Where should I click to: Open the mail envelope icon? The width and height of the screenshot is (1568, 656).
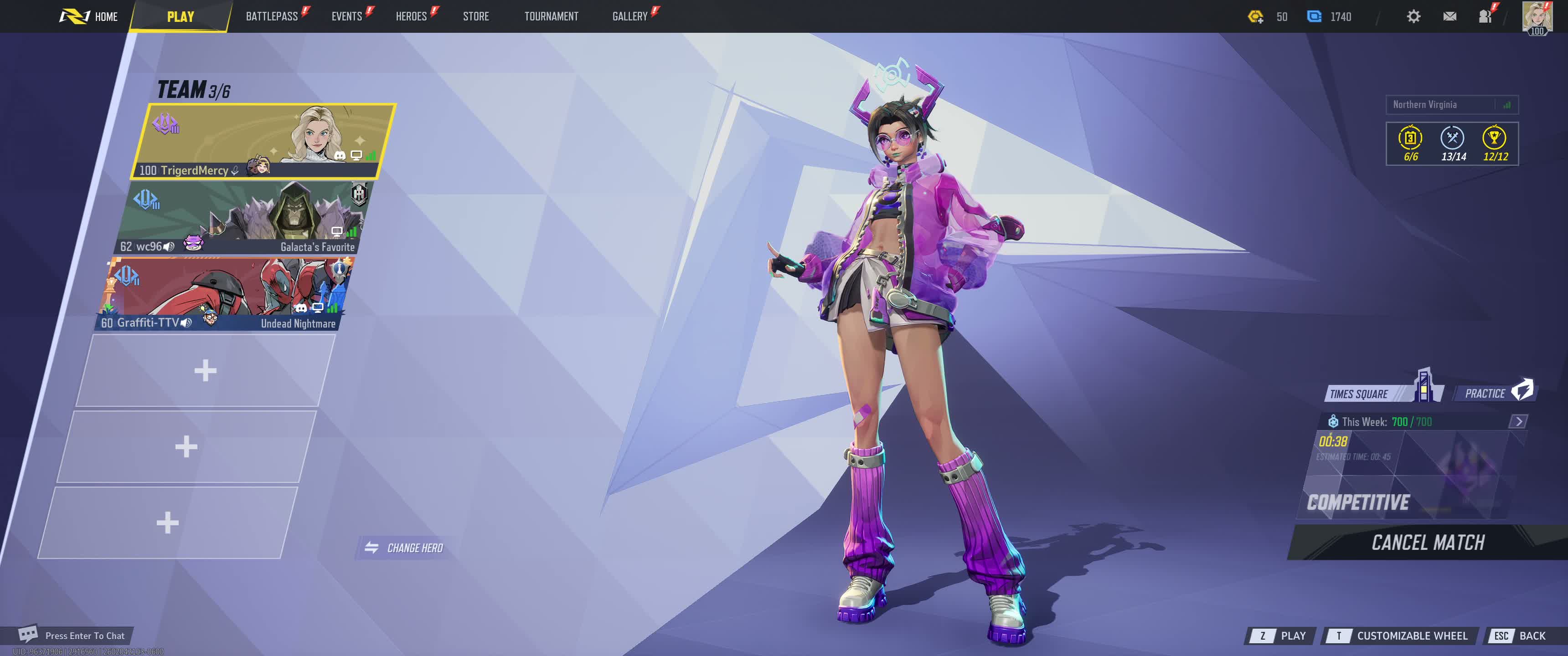click(1449, 16)
